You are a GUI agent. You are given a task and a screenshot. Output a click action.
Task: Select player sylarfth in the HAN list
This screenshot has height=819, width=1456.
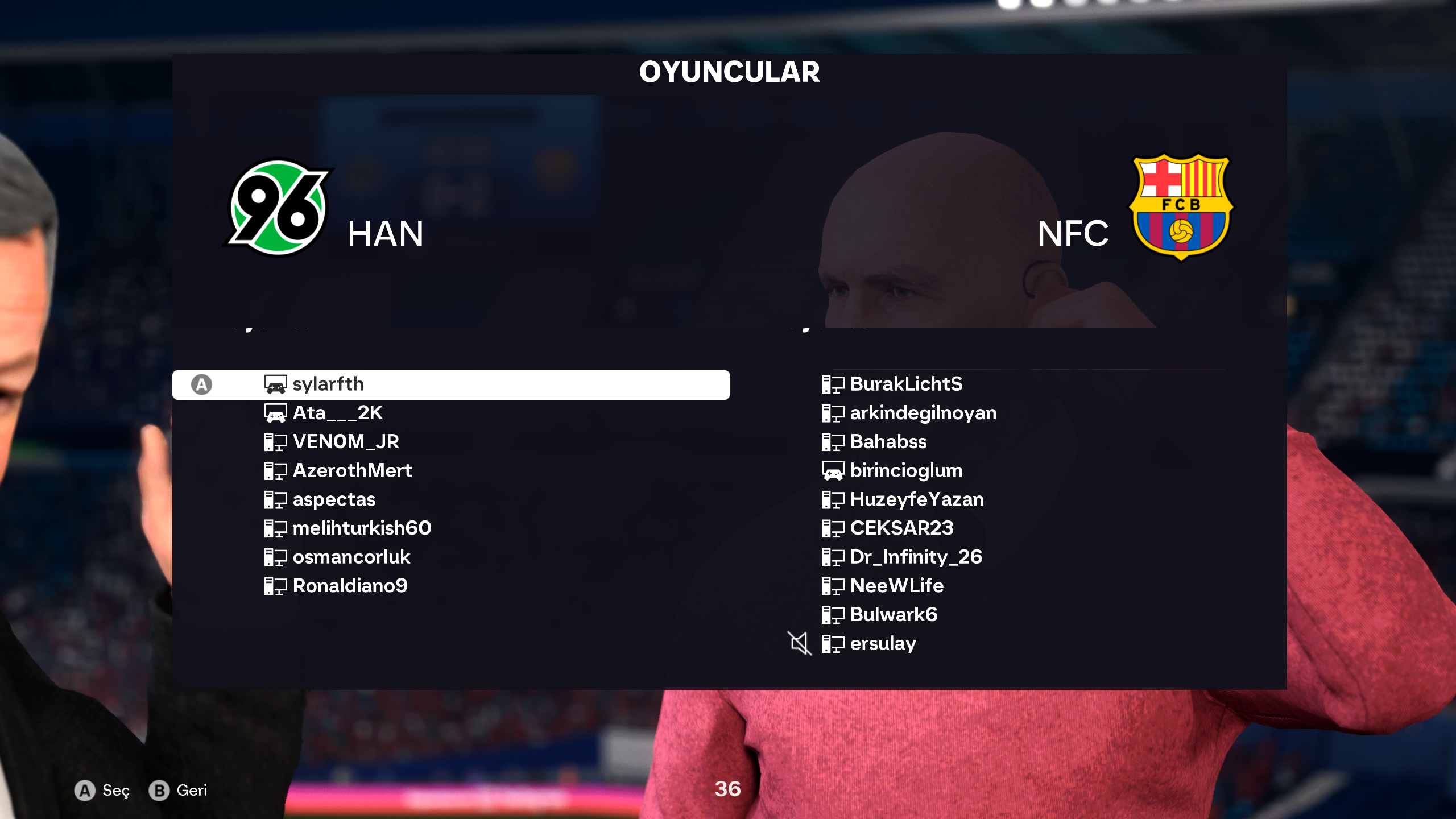[328, 385]
